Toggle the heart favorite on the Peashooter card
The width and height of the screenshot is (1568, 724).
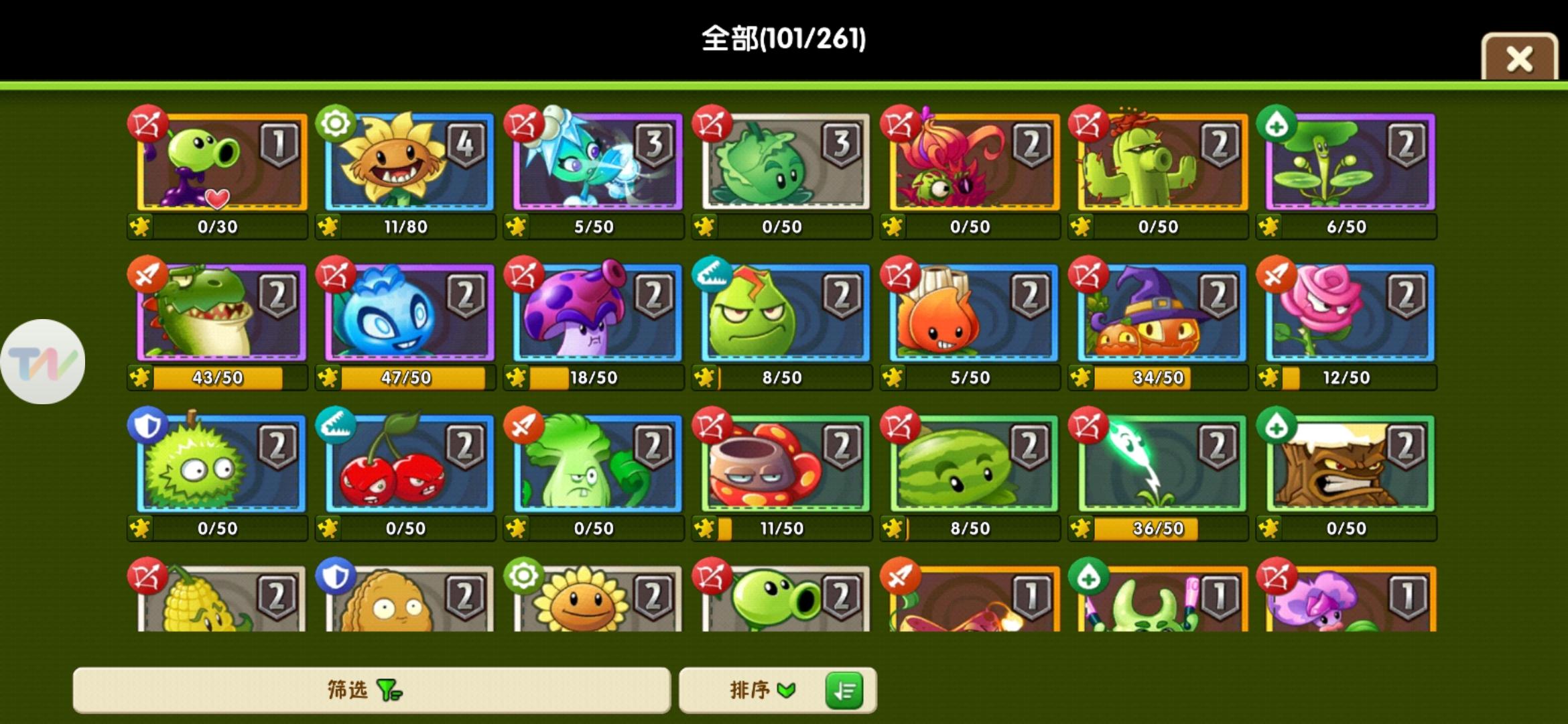(x=216, y=198)
